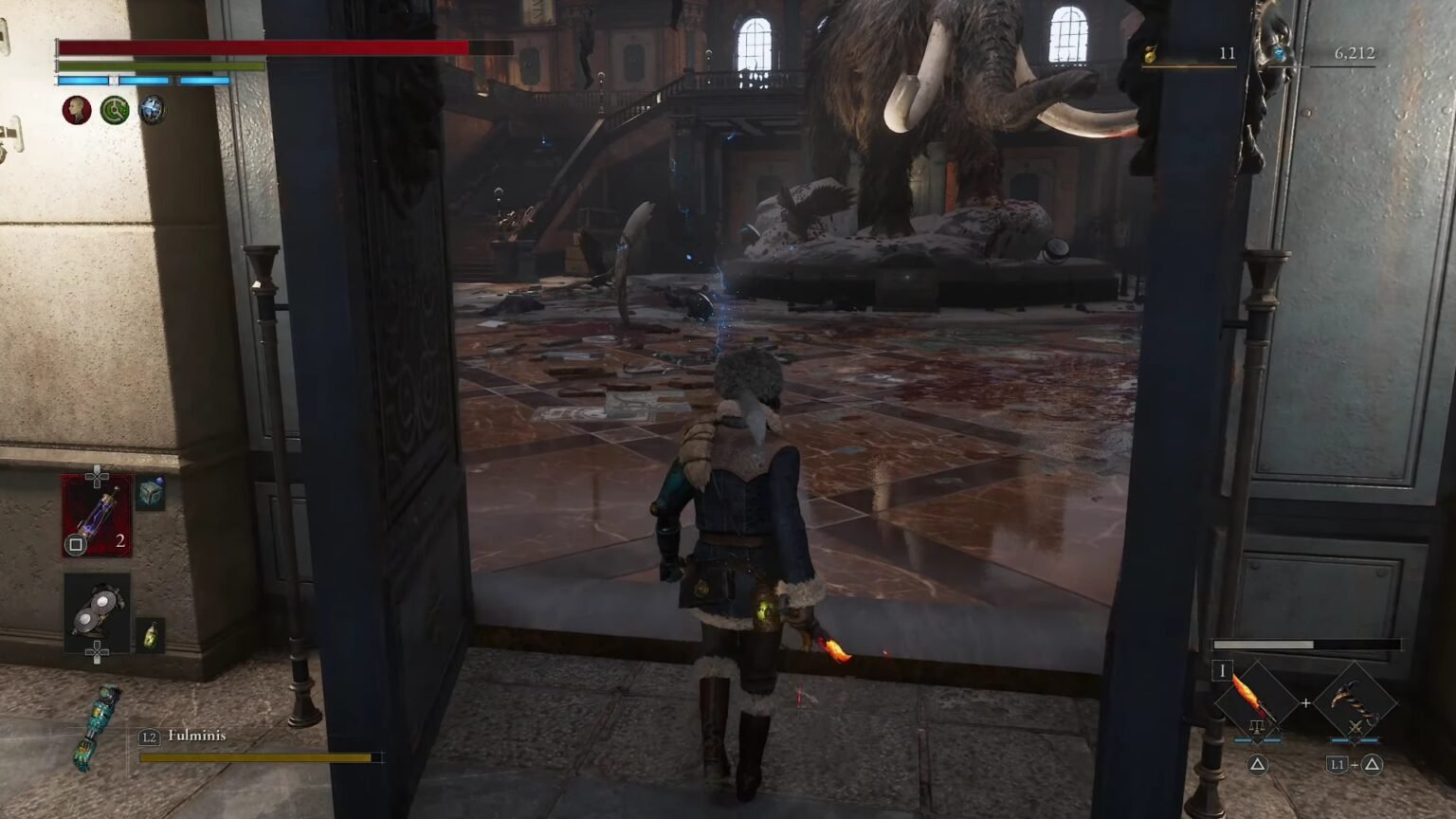Select the small yellow lantern item icon

[x=150, y=635]
